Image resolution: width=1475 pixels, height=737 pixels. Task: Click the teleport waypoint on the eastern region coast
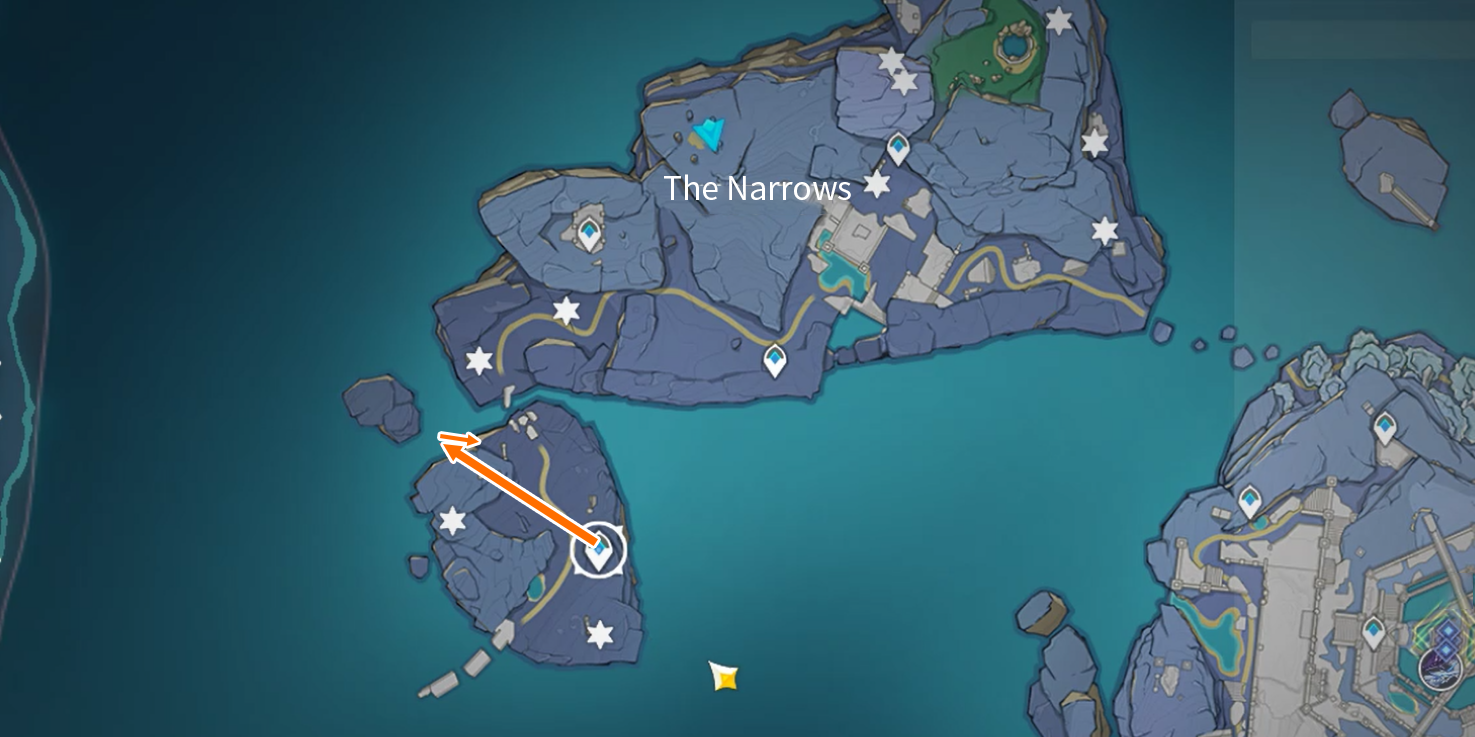(1250, 499)
